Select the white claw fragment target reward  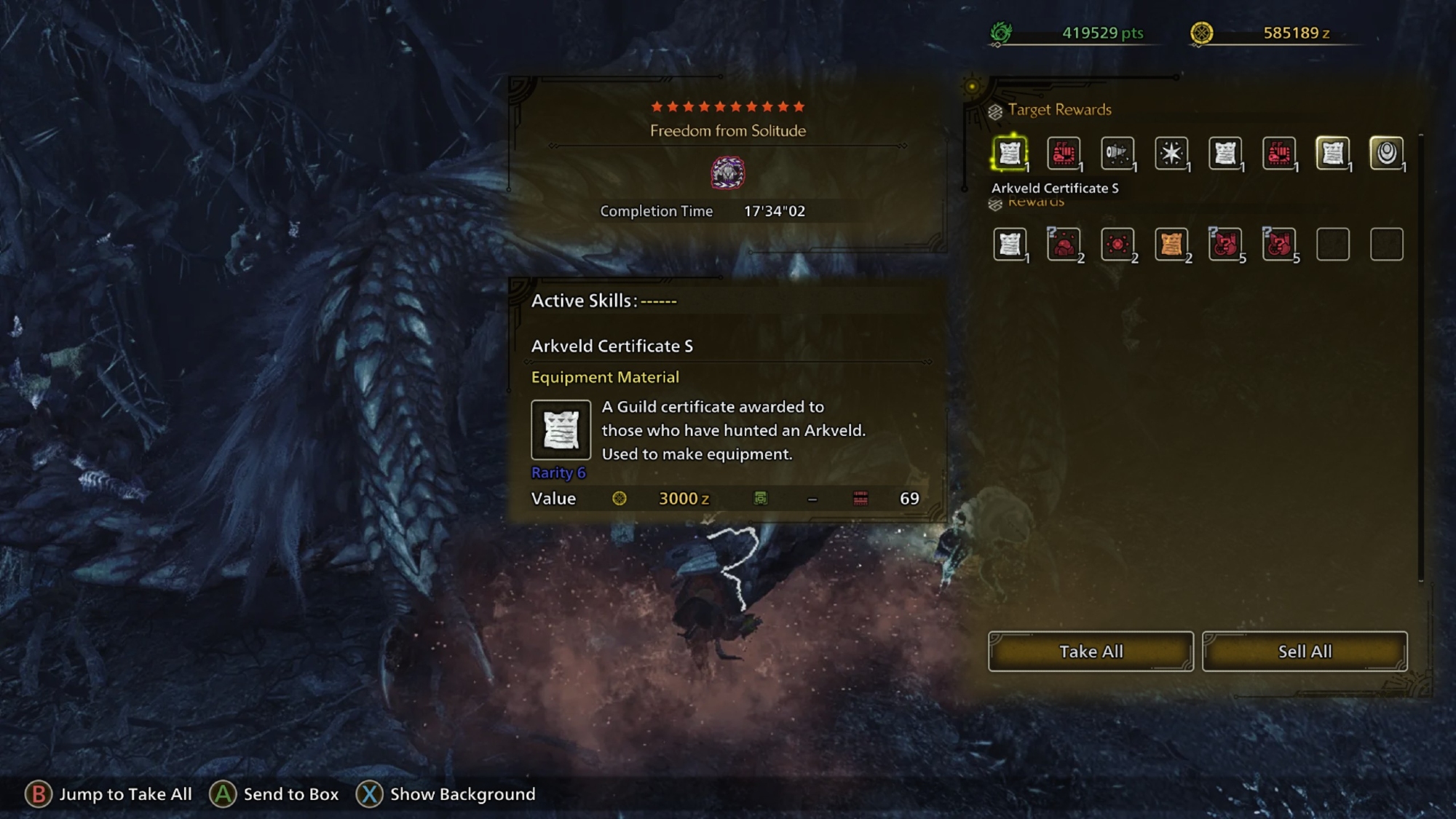point(1117,153)
